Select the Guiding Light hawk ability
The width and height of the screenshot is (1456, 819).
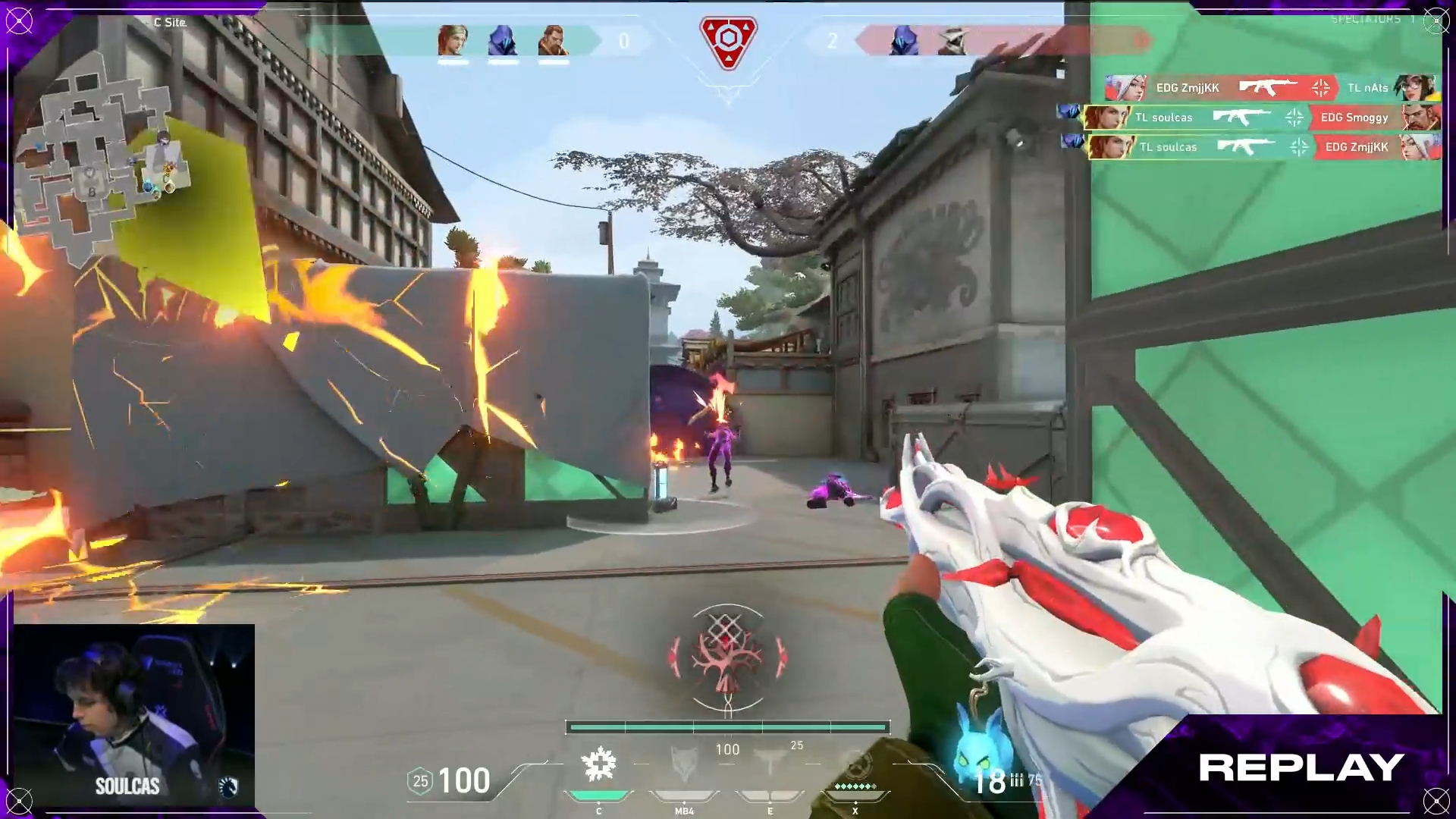pos(770,764)
